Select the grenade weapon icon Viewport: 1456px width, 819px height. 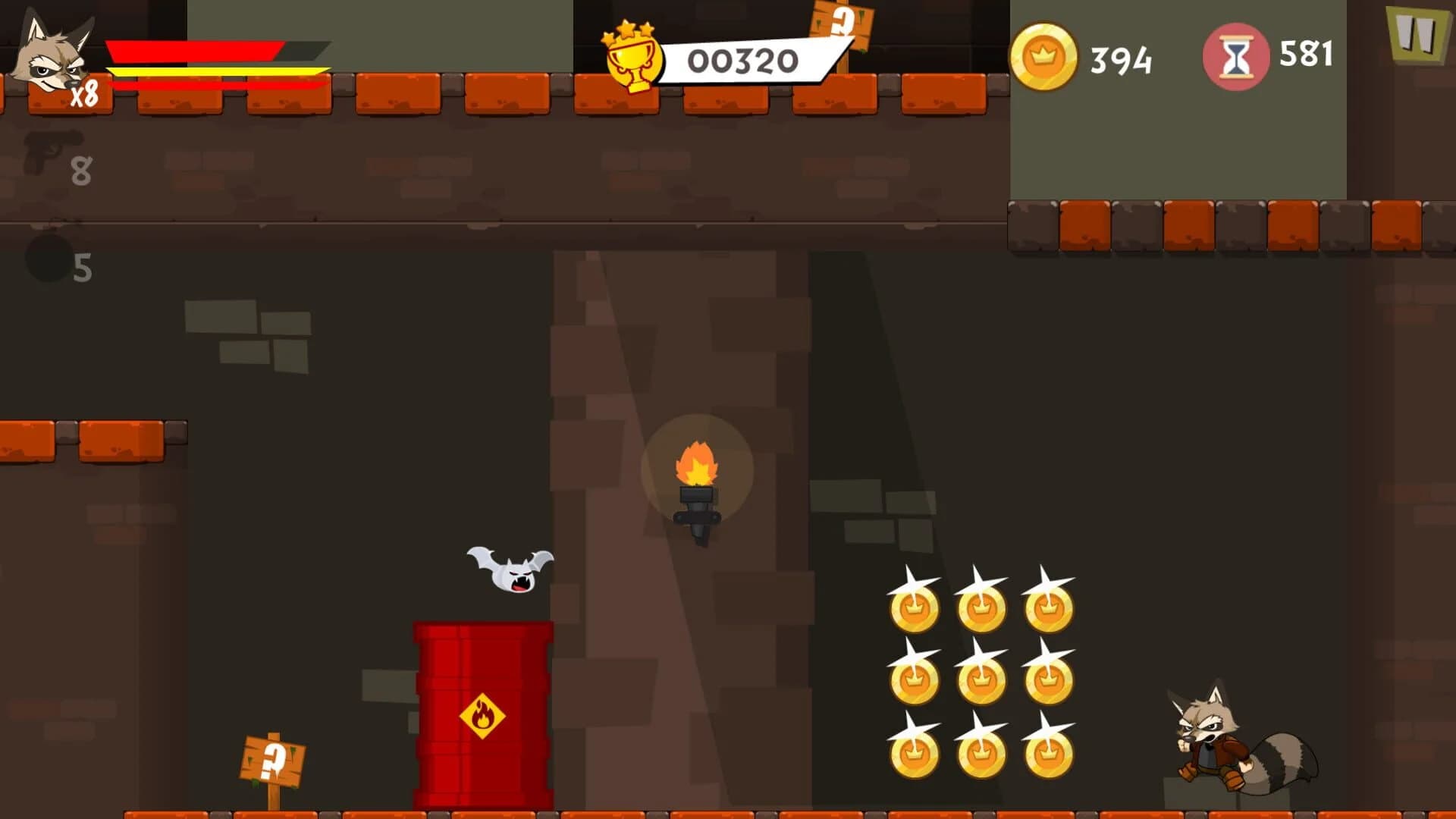point(49,258)
